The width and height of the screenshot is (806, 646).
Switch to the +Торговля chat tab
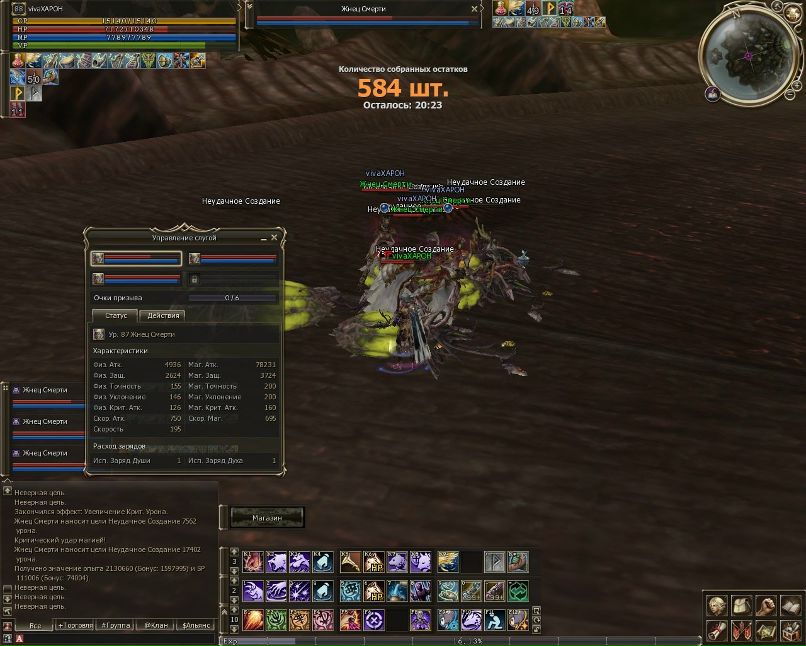point(75,625)
